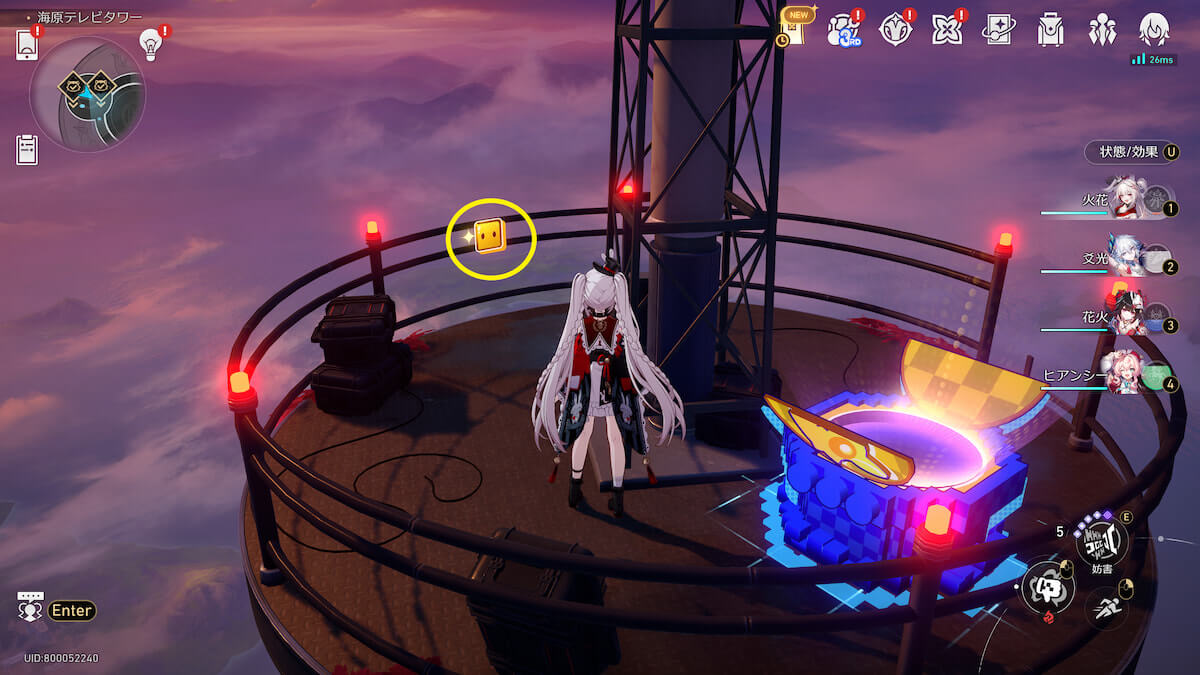The width and height of the screenshot is (1200, 675).
Task: Activate the sprint running icon
Action: click(x=1106, y=605)
